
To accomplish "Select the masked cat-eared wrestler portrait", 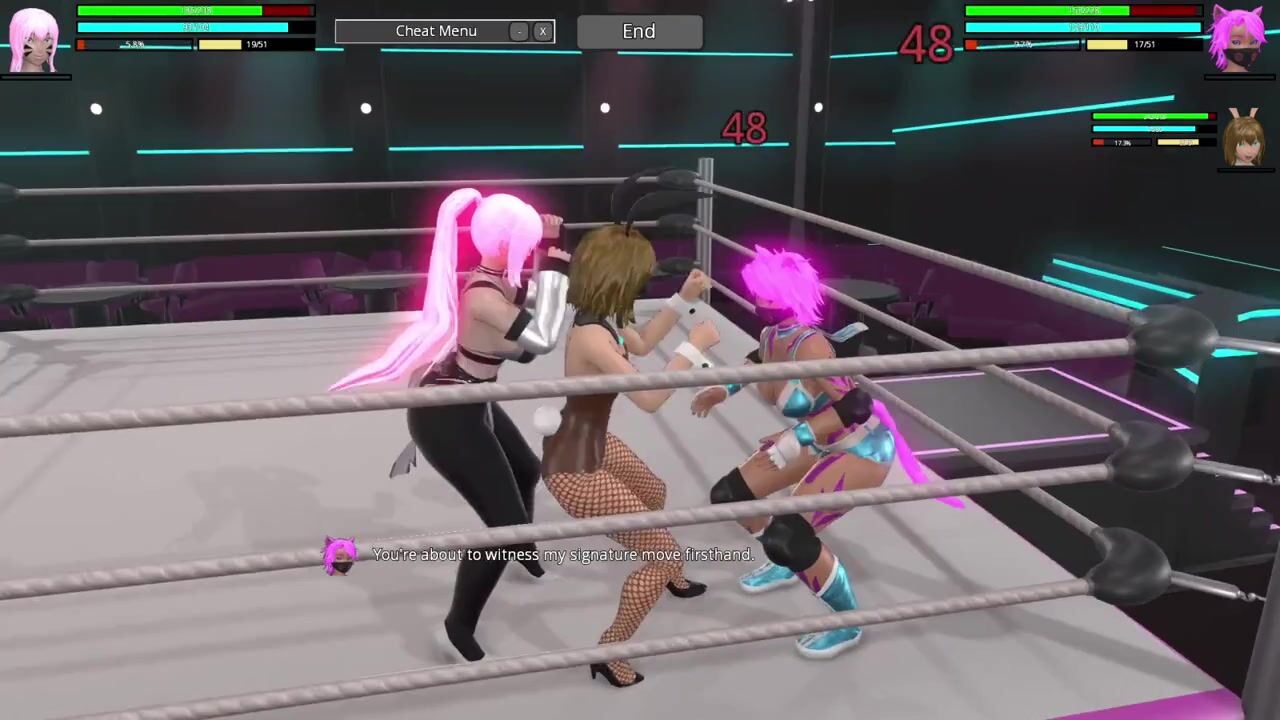I will coord(1239,39).
